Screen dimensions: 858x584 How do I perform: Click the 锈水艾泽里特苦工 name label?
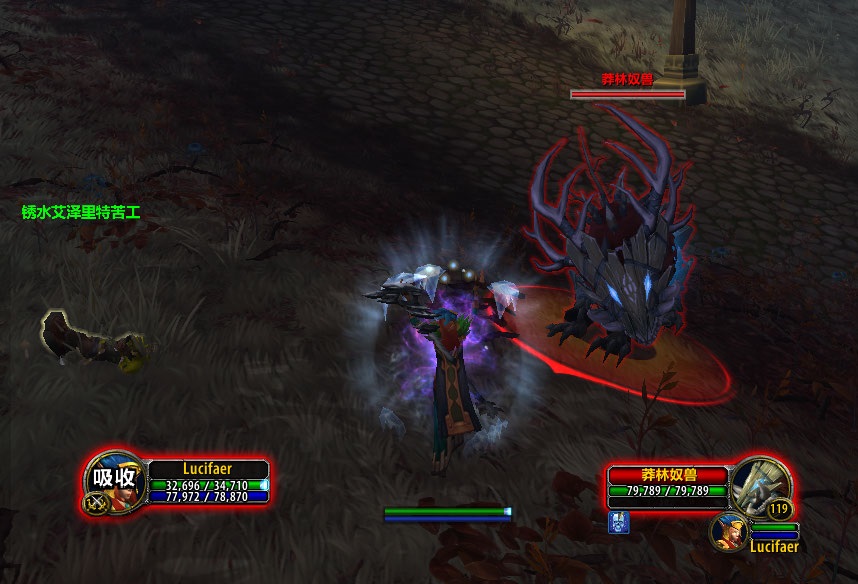tap(81, 212)
